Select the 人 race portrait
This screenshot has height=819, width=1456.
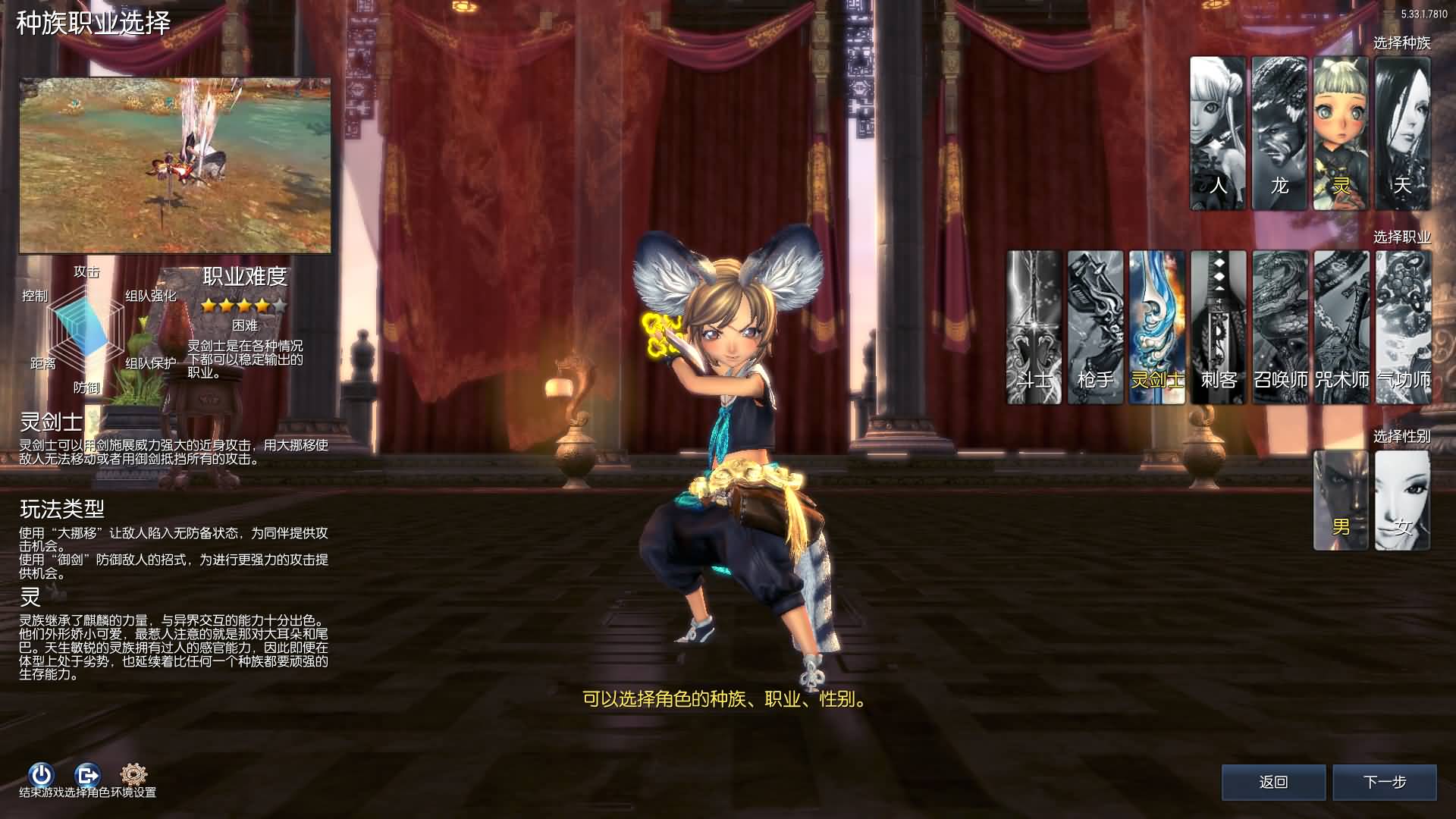pos(1217,133)
